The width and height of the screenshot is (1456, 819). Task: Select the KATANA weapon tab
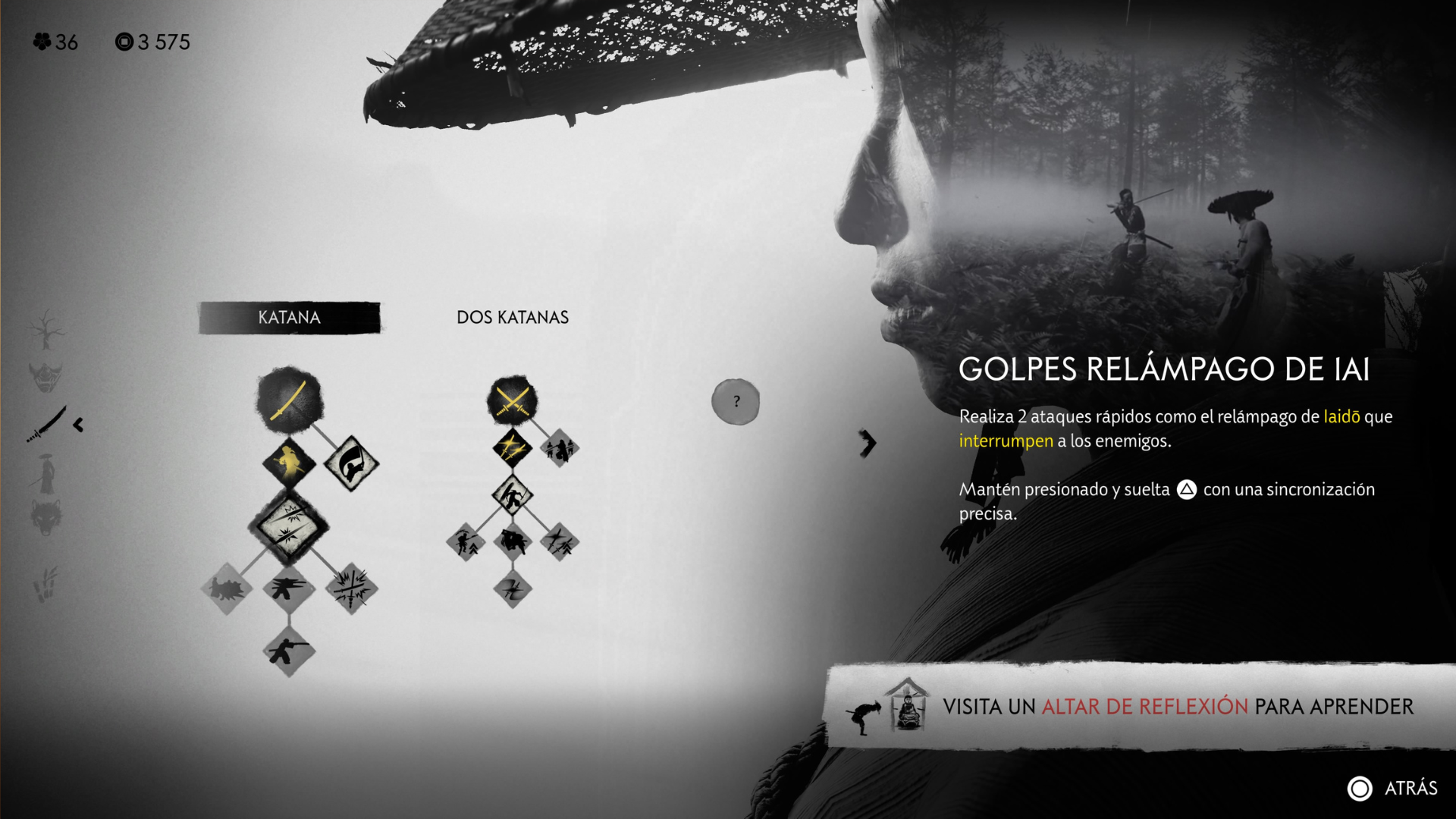pyautogui.click(x=289, y=318)
